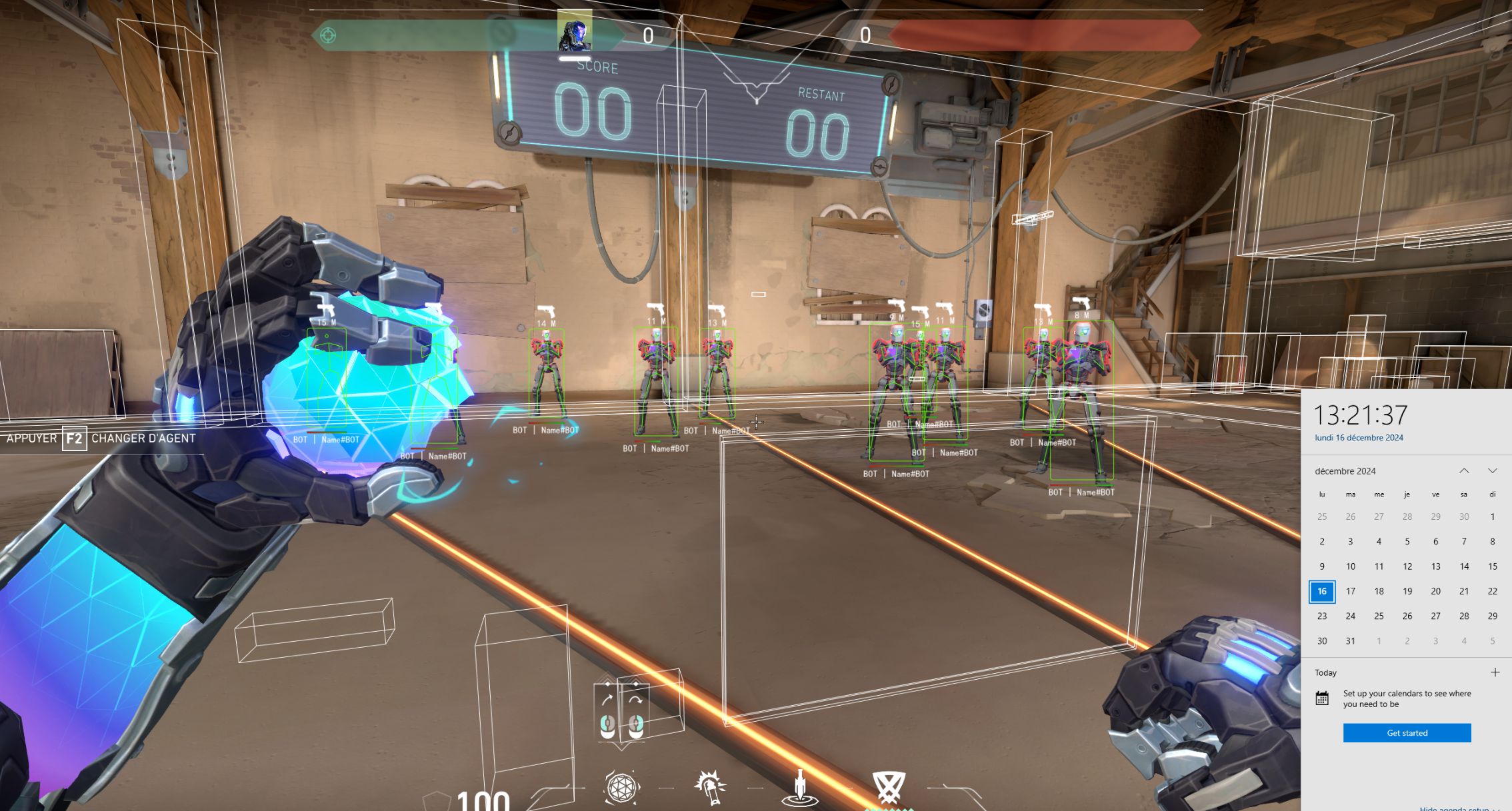
Task: Click the crosshair icon on the green team bar
Action: point(328,35)
